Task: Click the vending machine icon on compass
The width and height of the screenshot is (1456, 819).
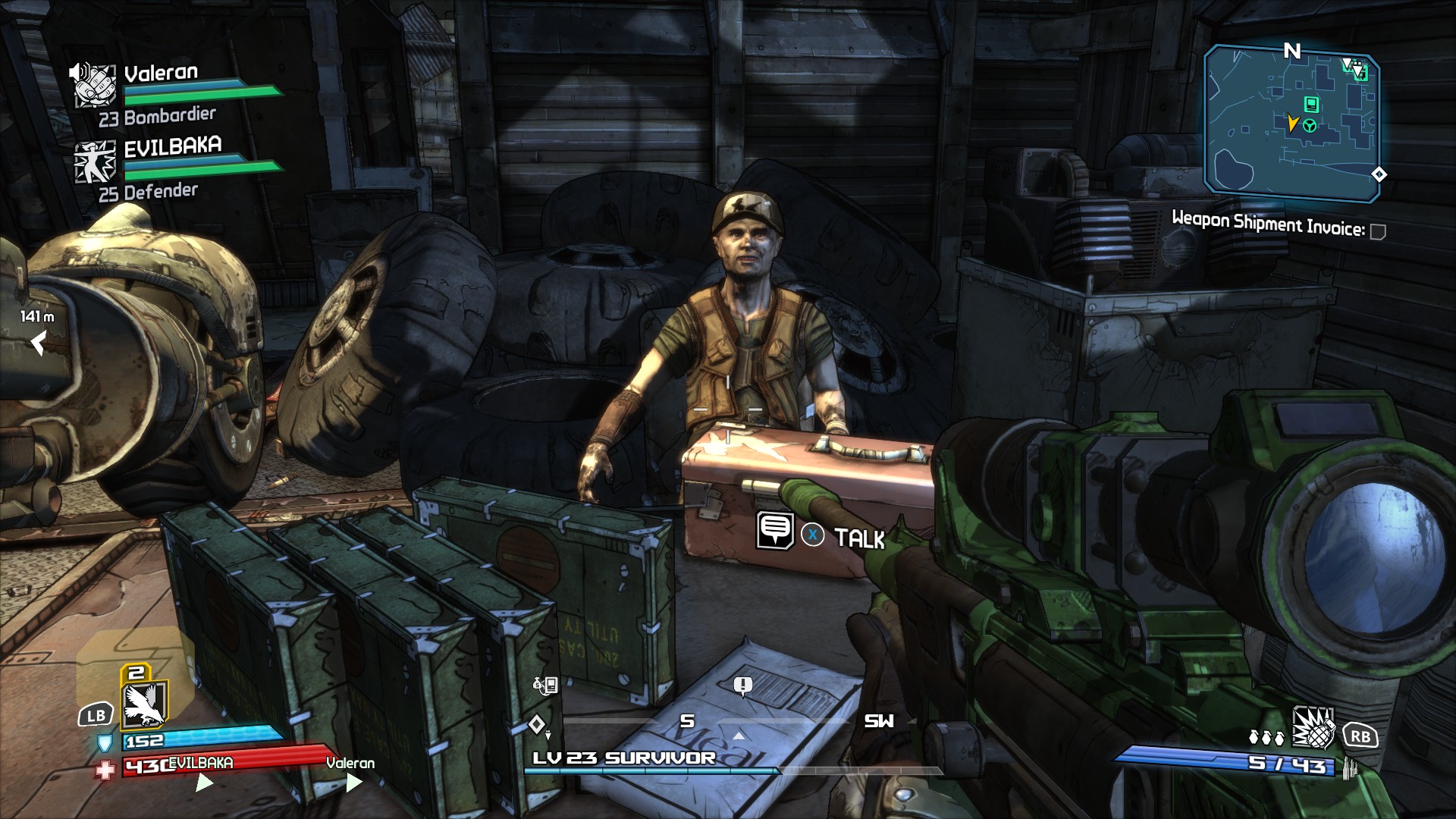Action: [546, 686]
